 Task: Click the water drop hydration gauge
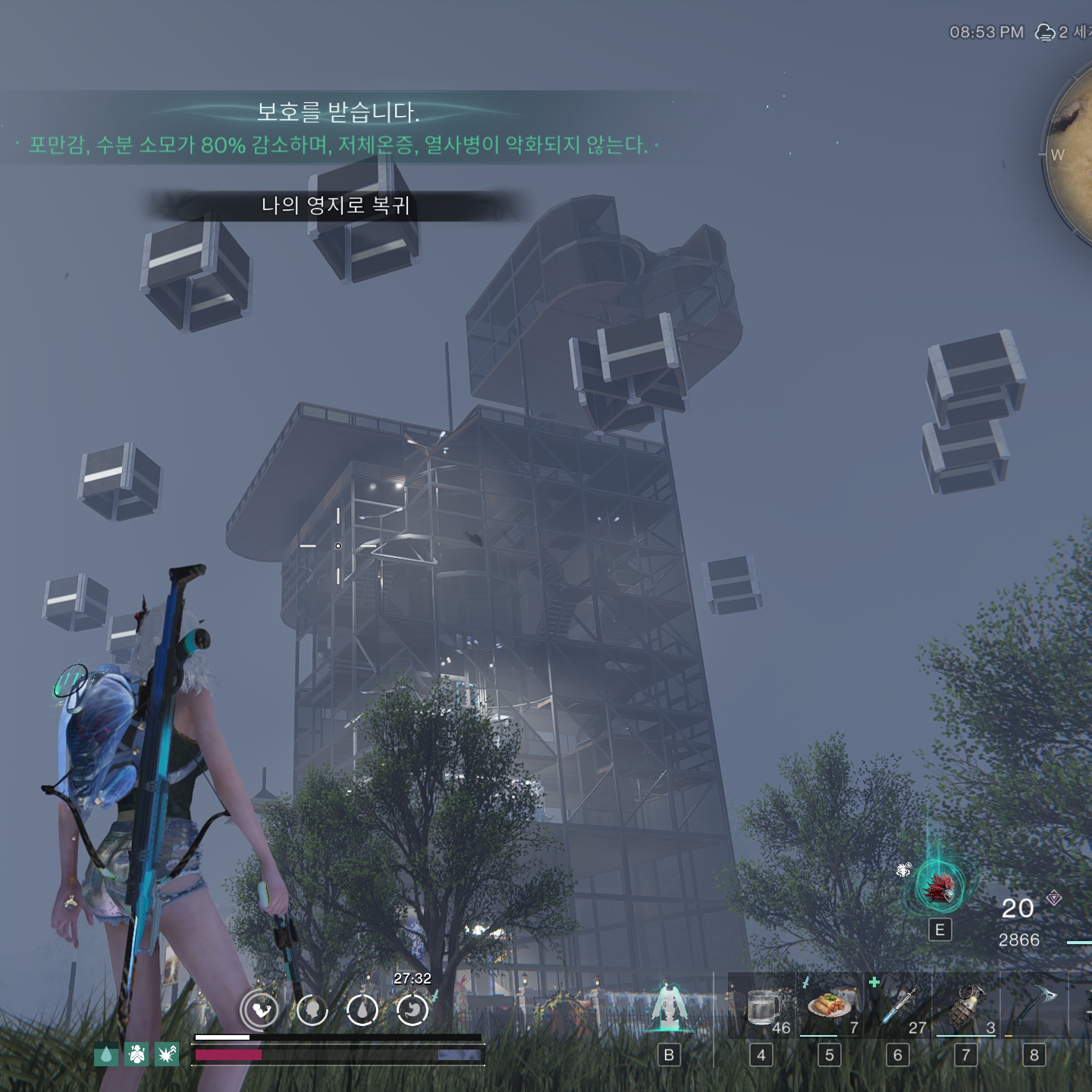pyautogui.click(x=362, y=1010)
